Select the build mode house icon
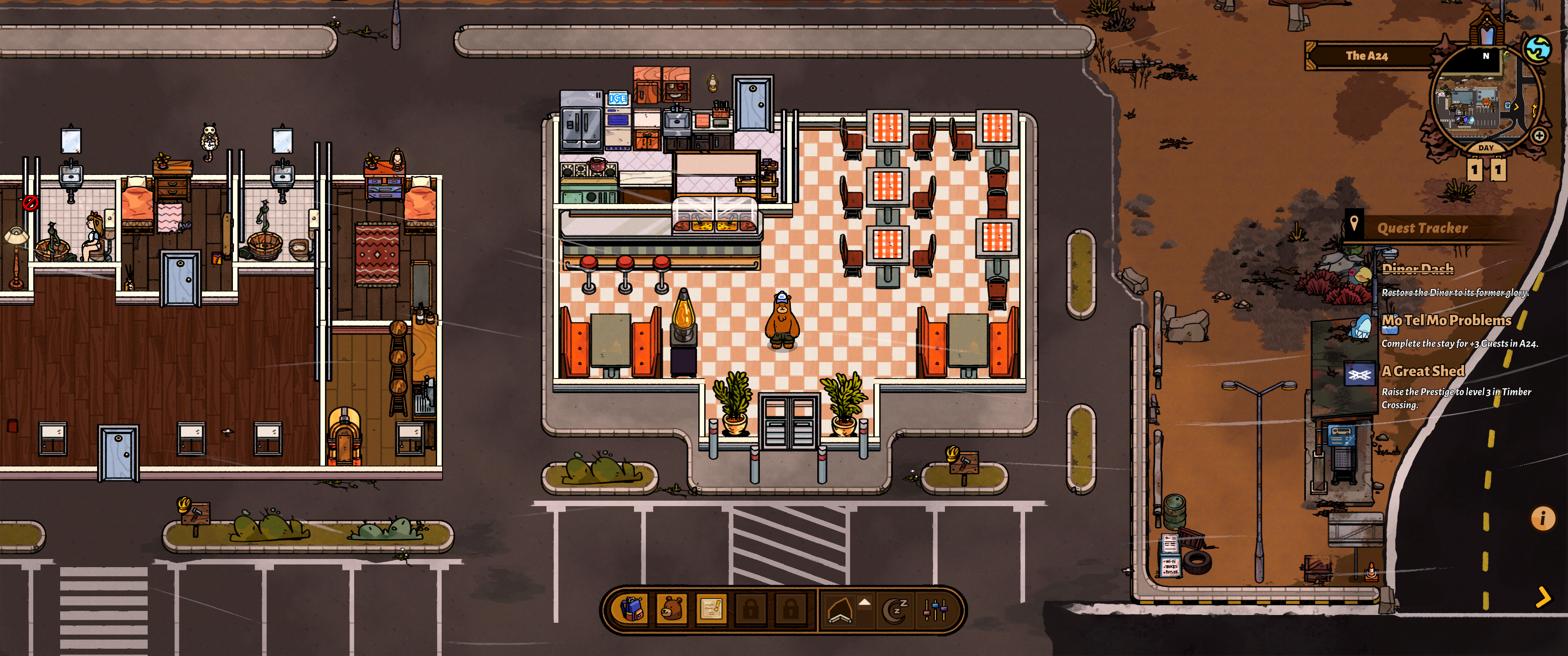Viewport: 1568px width, 656px height. (x=840, y=610)
